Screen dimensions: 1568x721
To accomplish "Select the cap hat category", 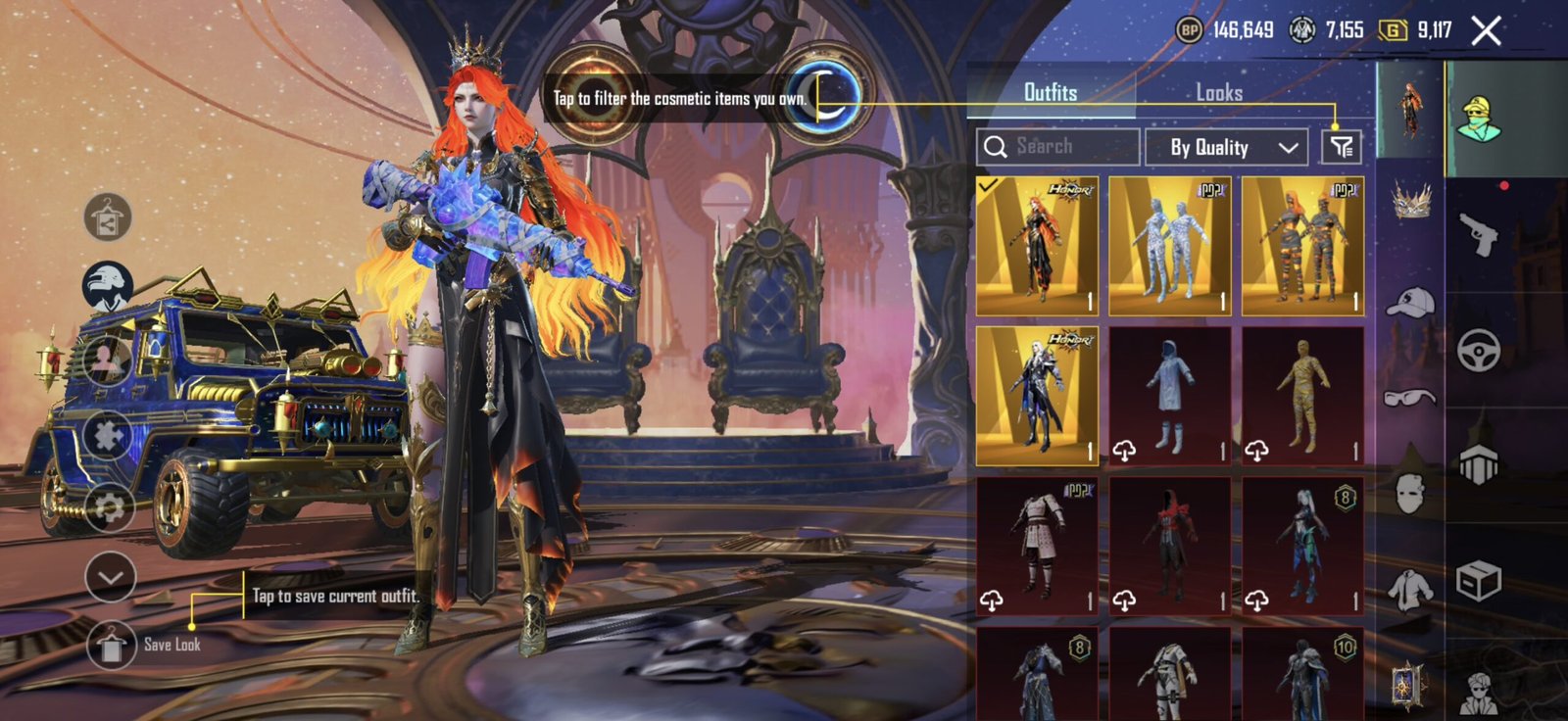I will coord(1410,303).
